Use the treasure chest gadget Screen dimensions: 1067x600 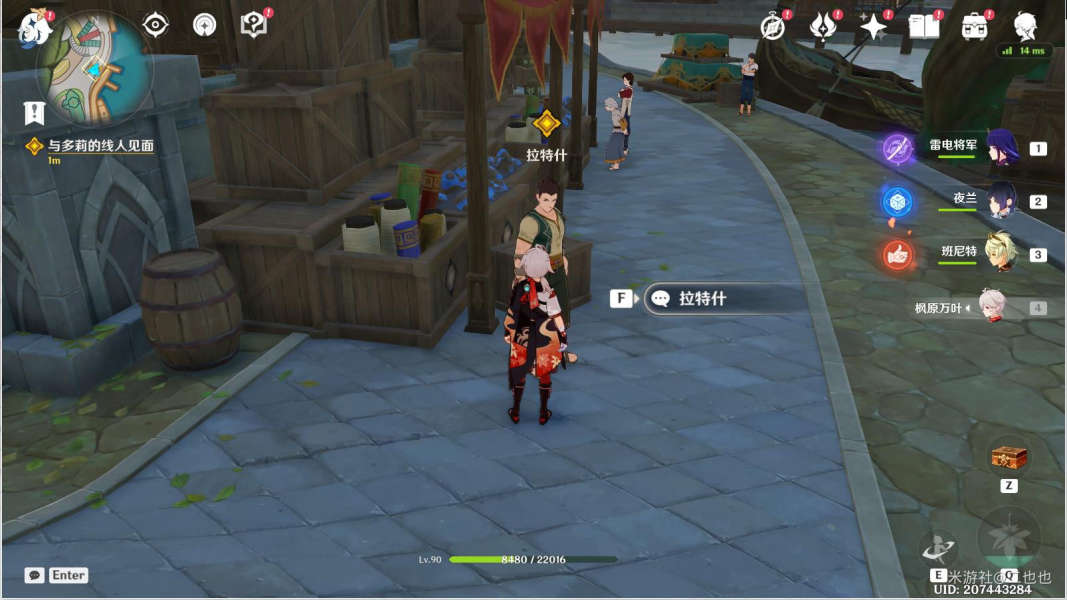[x=1008, y=459]
